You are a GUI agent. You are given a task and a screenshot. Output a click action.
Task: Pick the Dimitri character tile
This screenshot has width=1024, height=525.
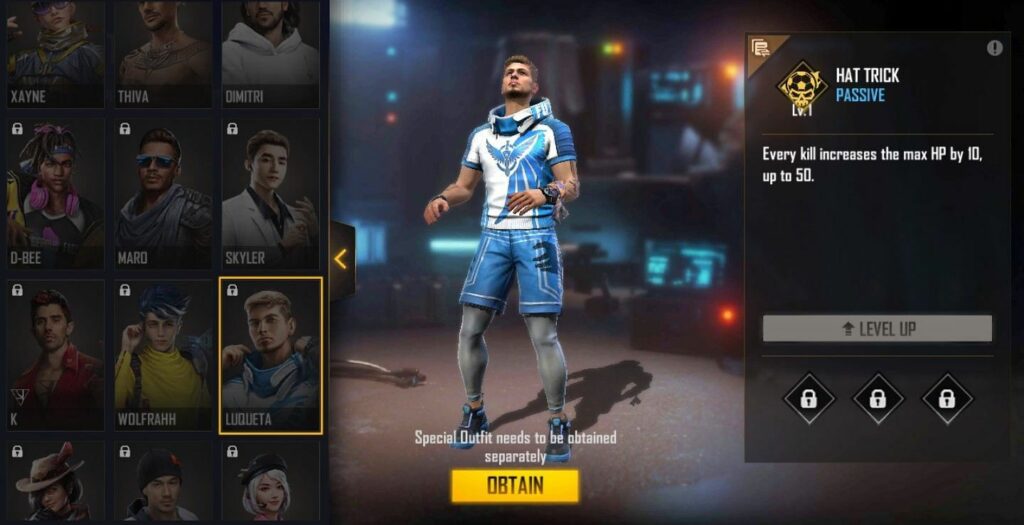(270, 50)
